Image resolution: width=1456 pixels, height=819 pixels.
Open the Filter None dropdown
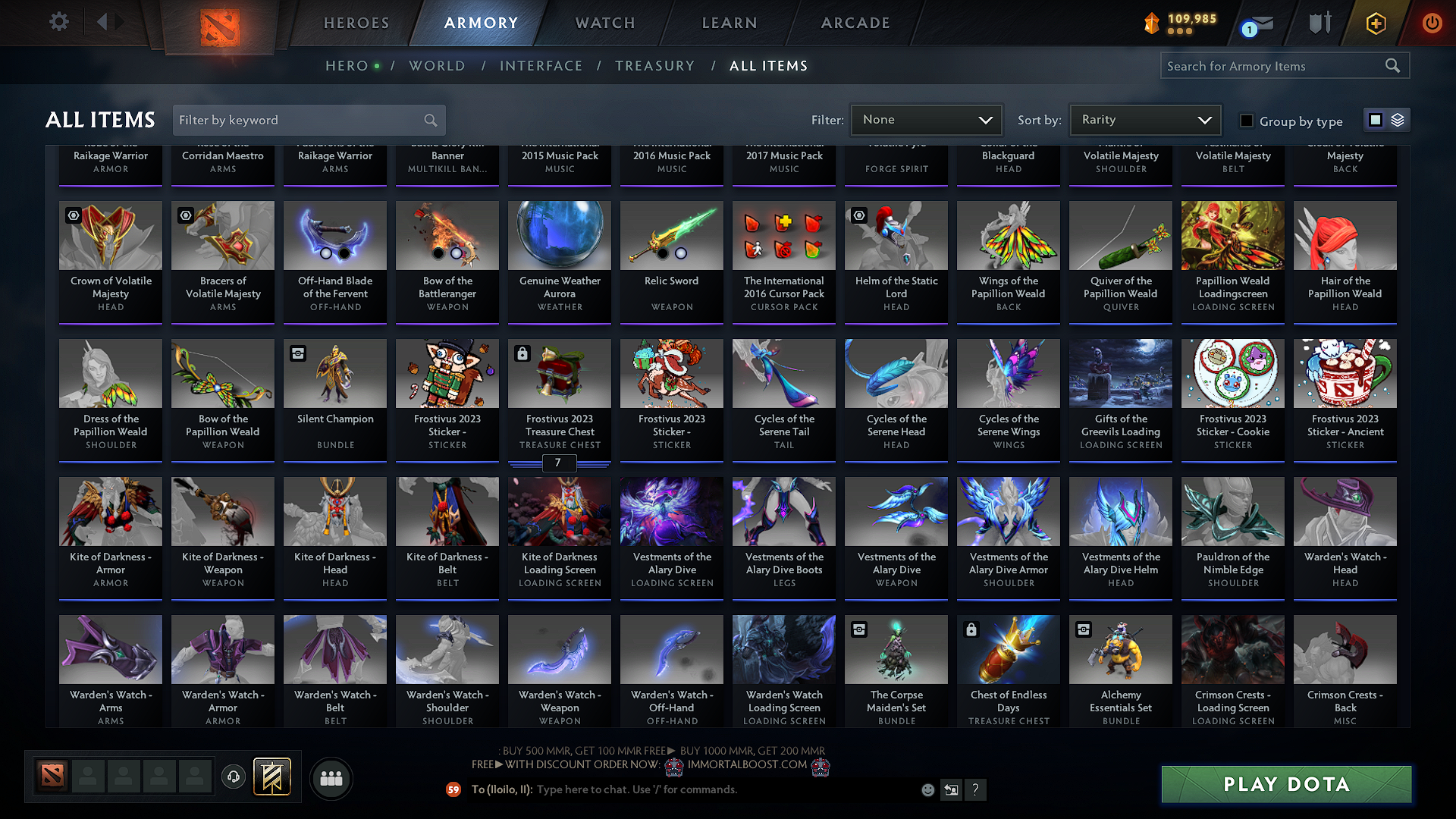[x=925, y=119]
